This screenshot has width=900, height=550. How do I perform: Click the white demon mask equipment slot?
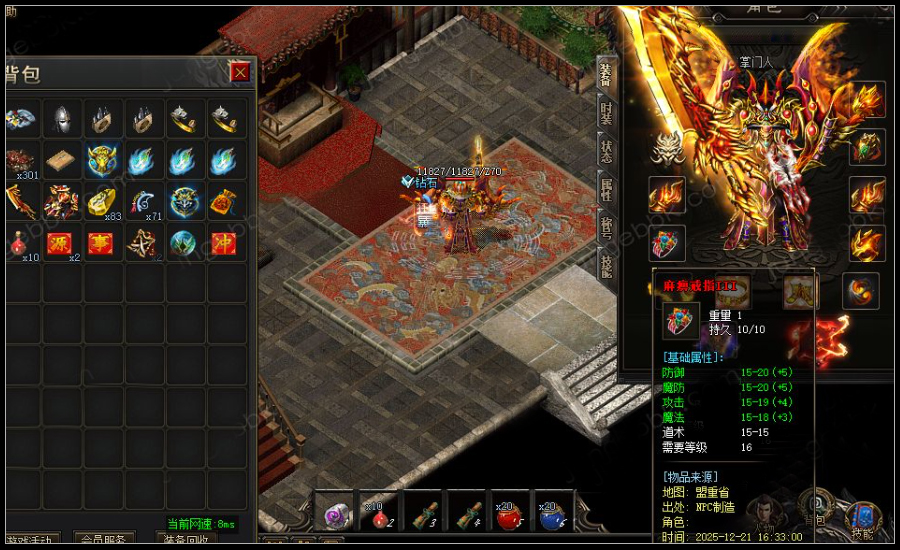[x=666, y=148]
